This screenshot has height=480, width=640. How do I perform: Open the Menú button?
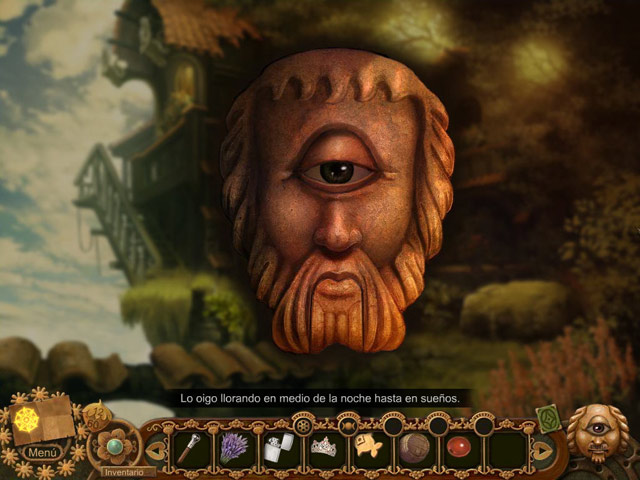[43, 452]
